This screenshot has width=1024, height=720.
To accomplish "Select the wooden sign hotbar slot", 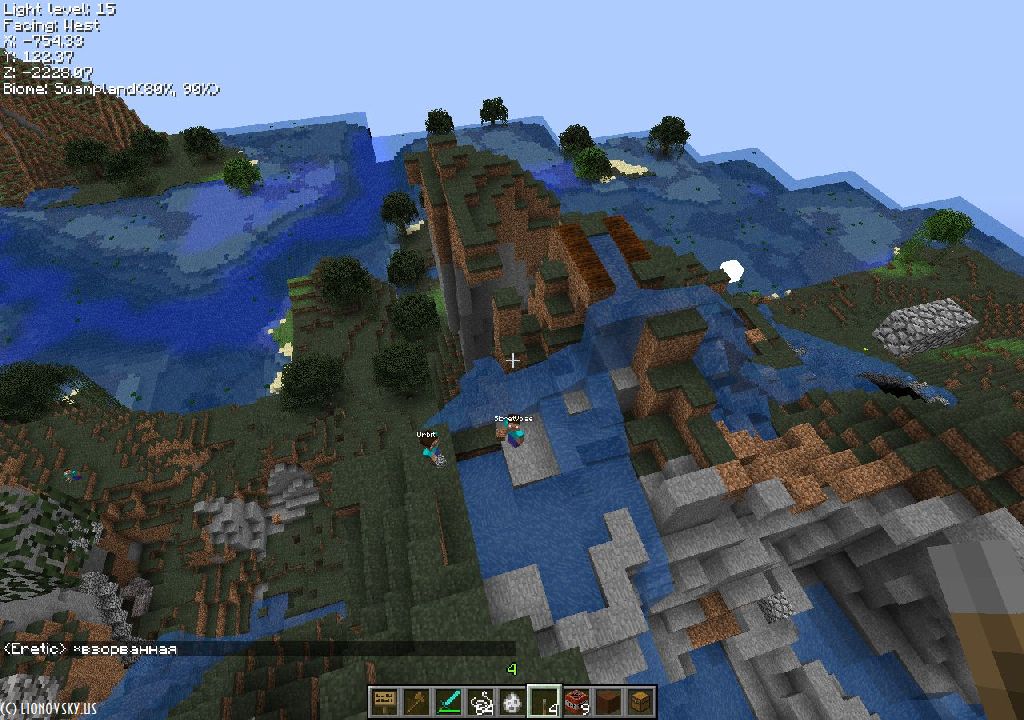I will click(x=383, y=702).
